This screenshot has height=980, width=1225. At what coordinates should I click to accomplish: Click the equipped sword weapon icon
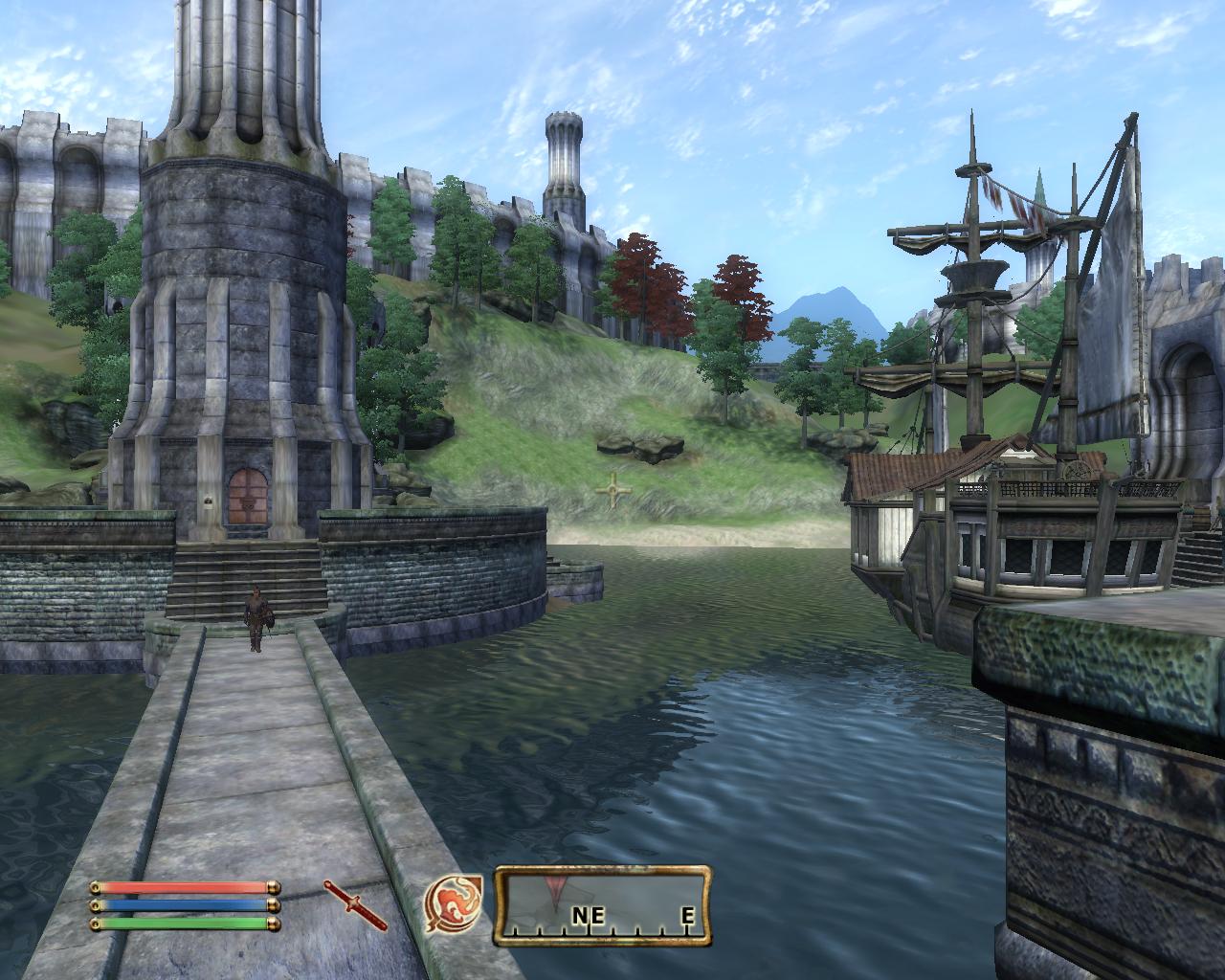click(x=355, y=904)
